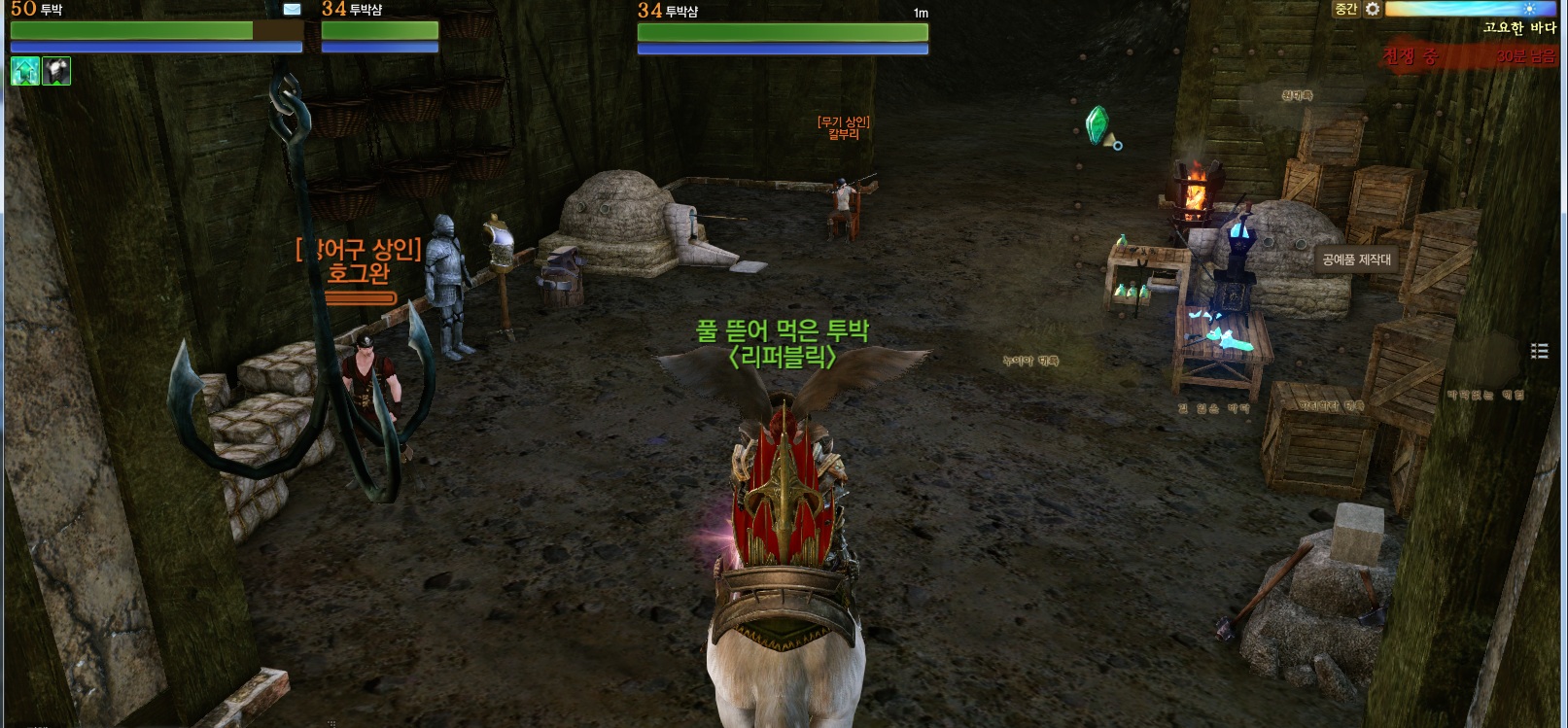Select the armor buff icon
The image size is (1568, 728).
[56, 71]
